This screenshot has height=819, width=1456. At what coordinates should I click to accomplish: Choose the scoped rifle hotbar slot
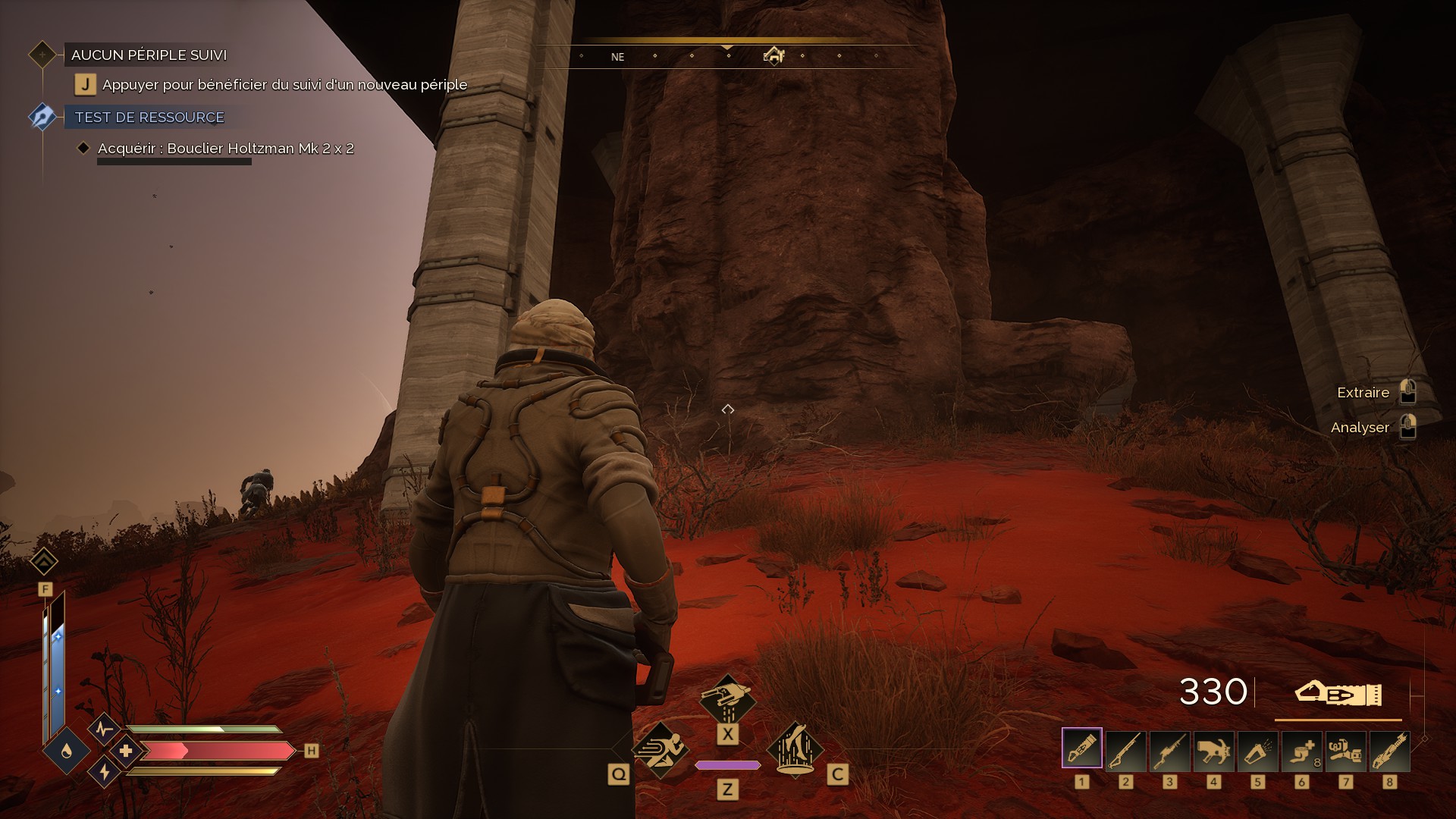pos(1169,749)
